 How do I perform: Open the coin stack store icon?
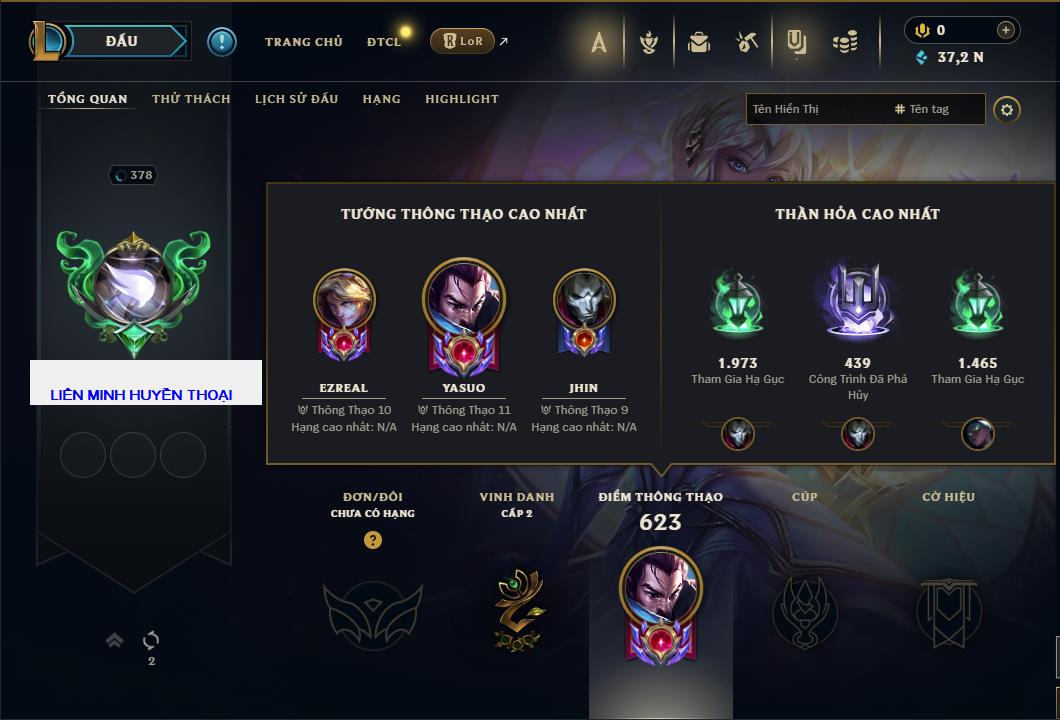(x=845, y=42)
